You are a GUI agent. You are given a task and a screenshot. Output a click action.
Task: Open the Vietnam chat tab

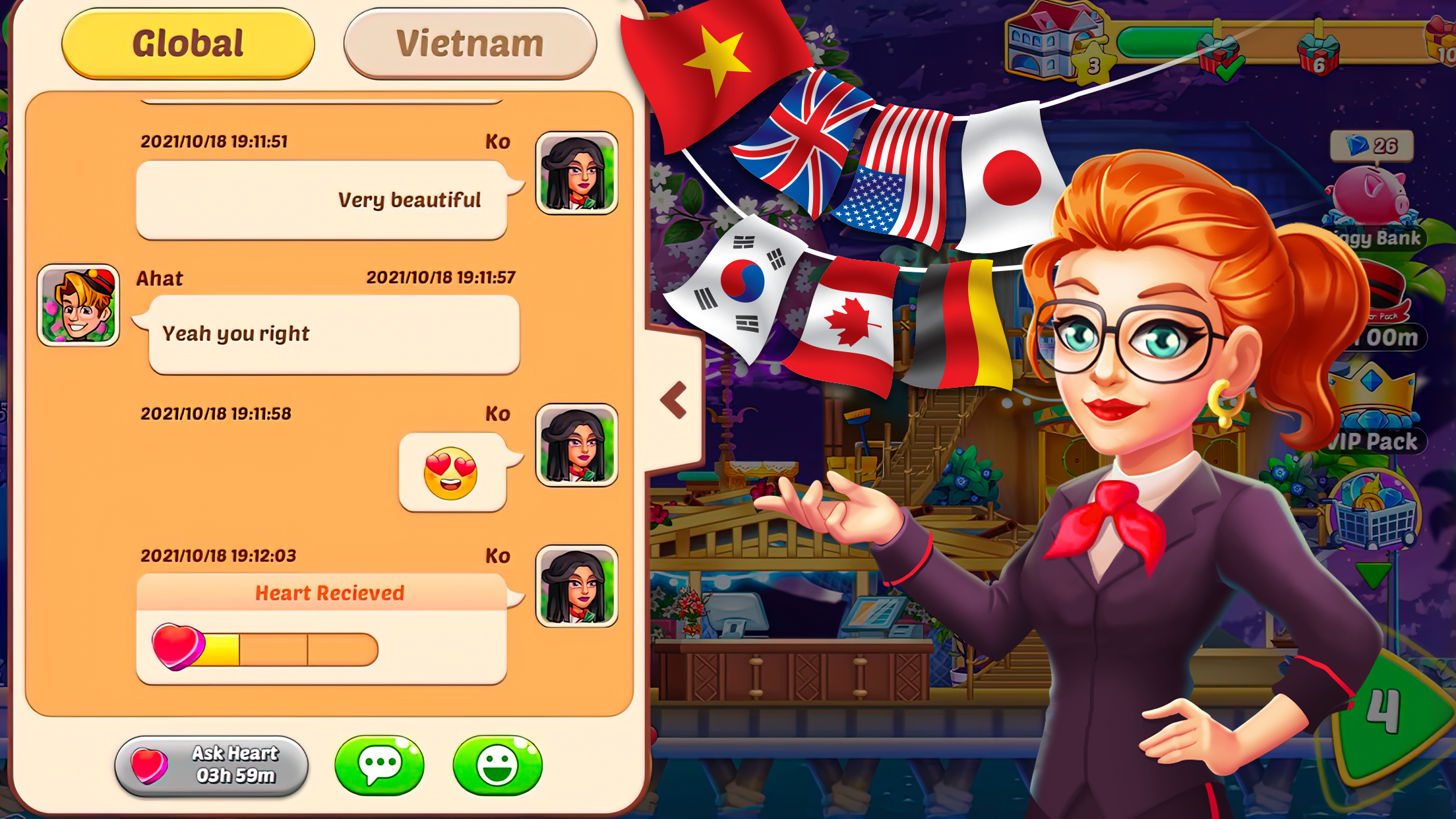click(470, 44)
